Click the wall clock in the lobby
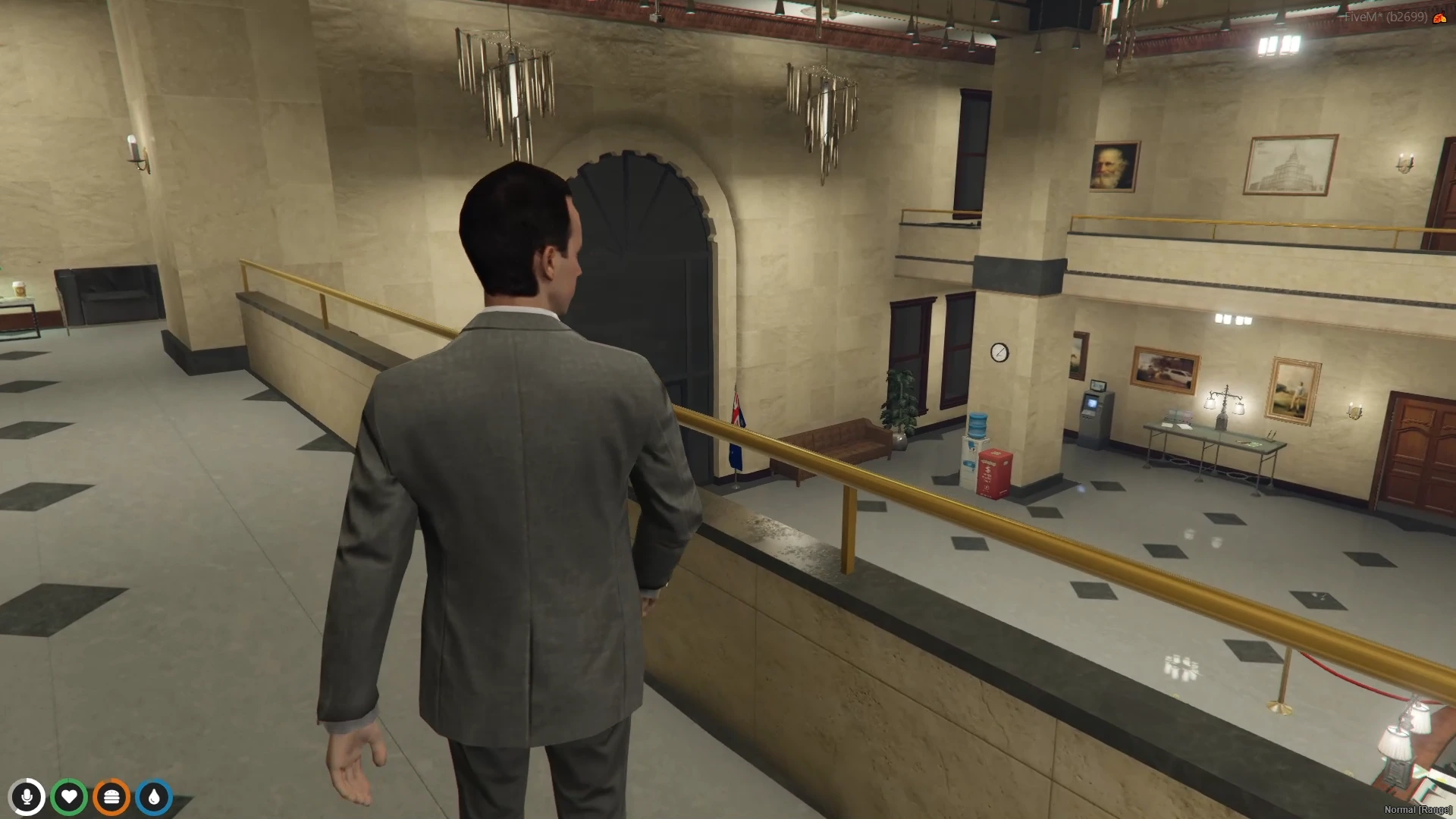 coord(1000,351)
